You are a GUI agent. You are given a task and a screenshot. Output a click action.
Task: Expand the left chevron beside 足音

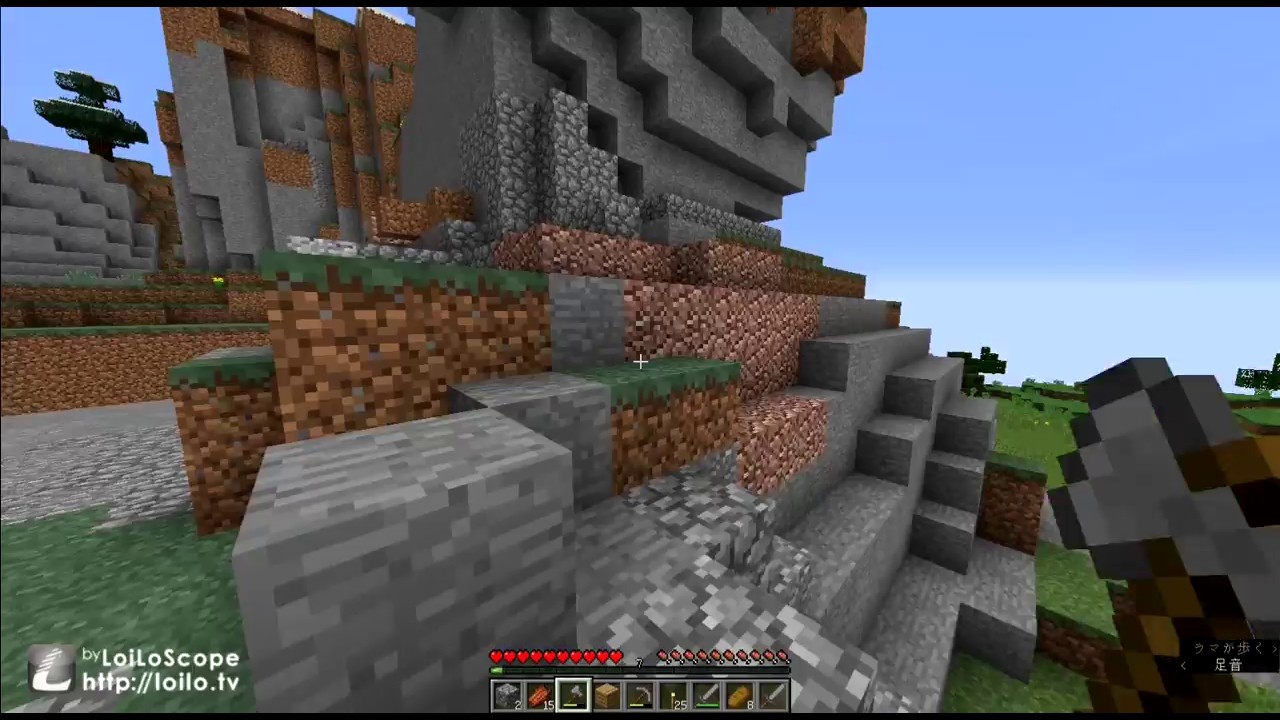tap(1183, 665)
